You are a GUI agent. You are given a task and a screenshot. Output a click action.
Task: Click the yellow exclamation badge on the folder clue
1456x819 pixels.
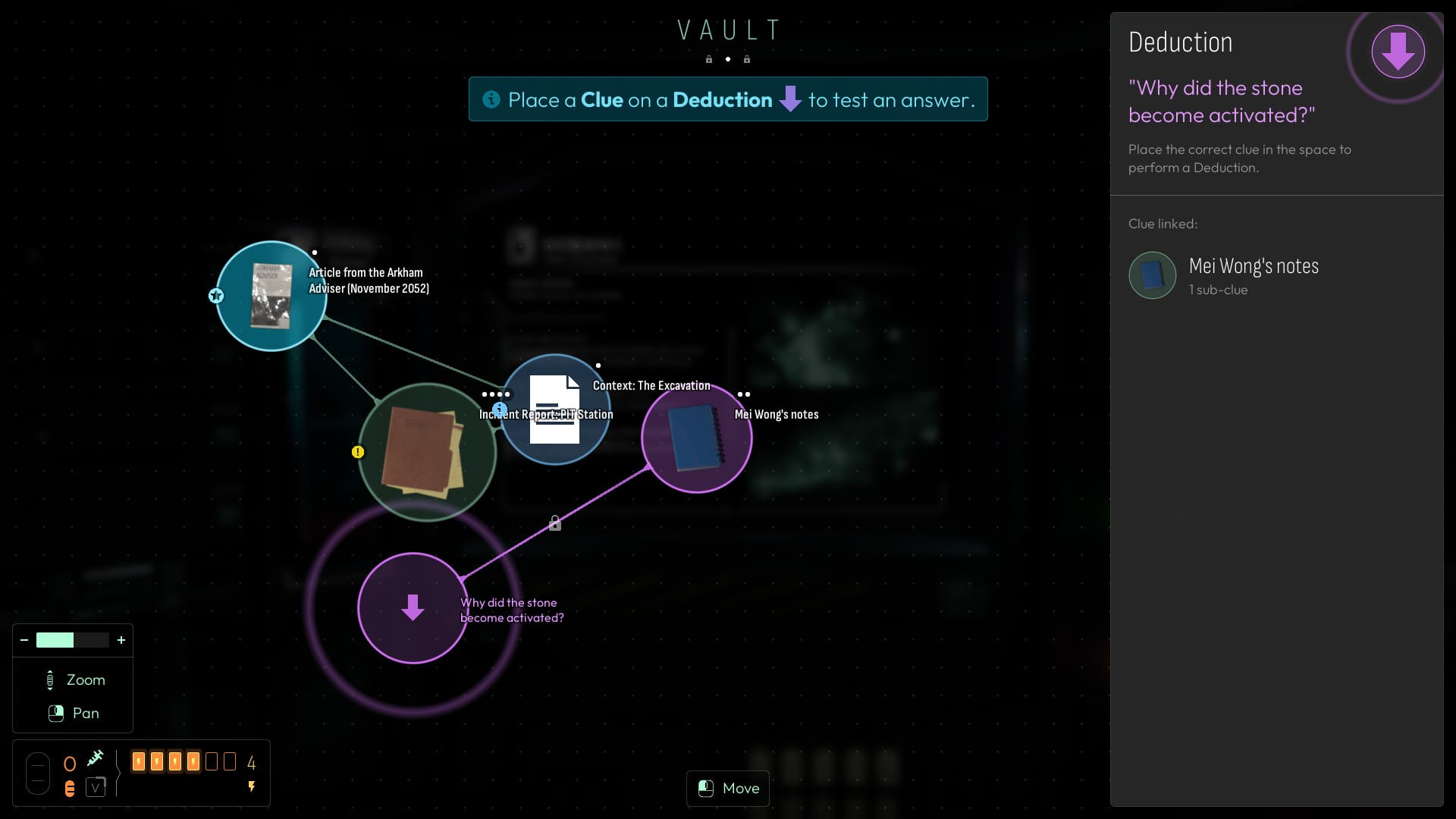359,452
